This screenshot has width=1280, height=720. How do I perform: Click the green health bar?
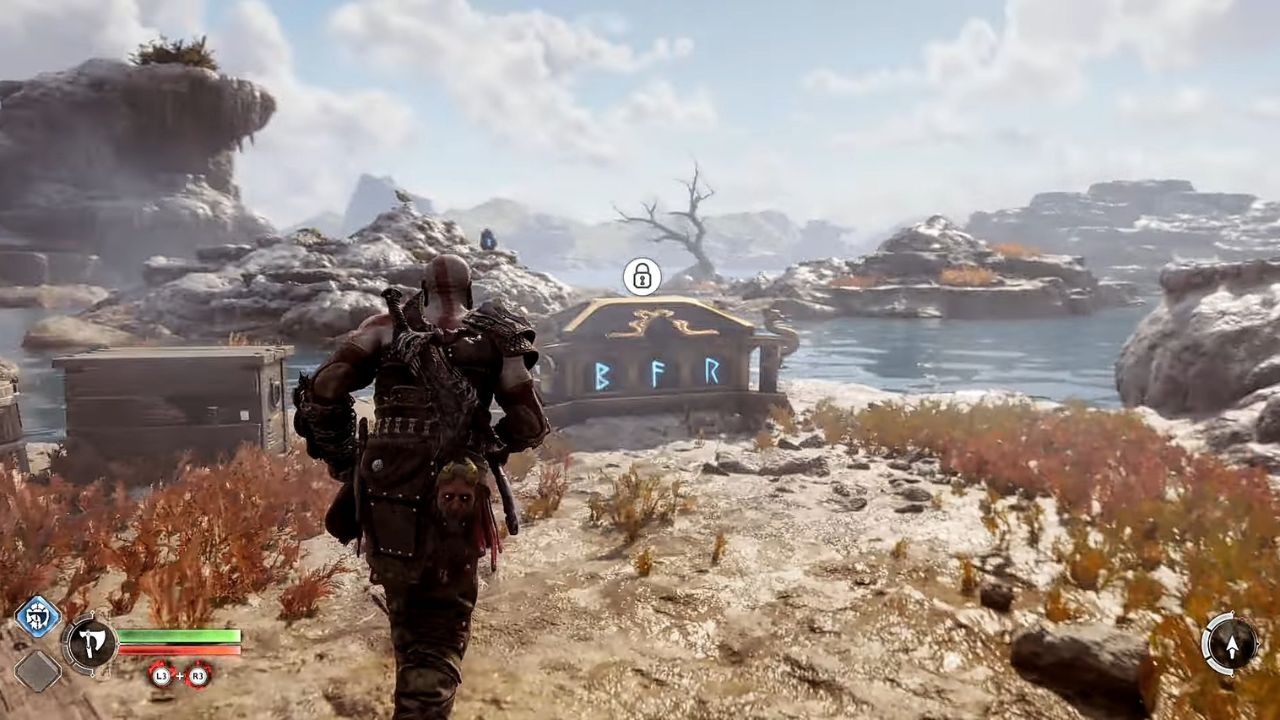tap(180, 636)
